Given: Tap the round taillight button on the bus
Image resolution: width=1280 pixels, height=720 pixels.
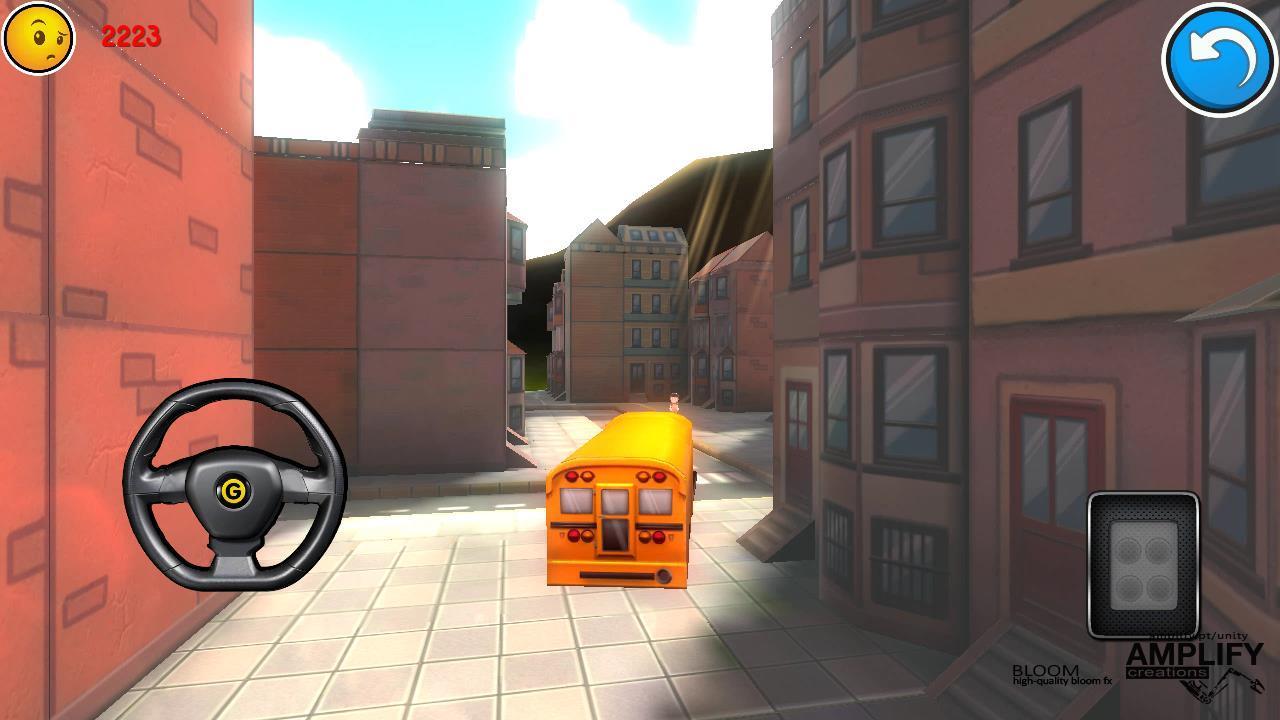Looking at the screenshot, I should (663, 576).
